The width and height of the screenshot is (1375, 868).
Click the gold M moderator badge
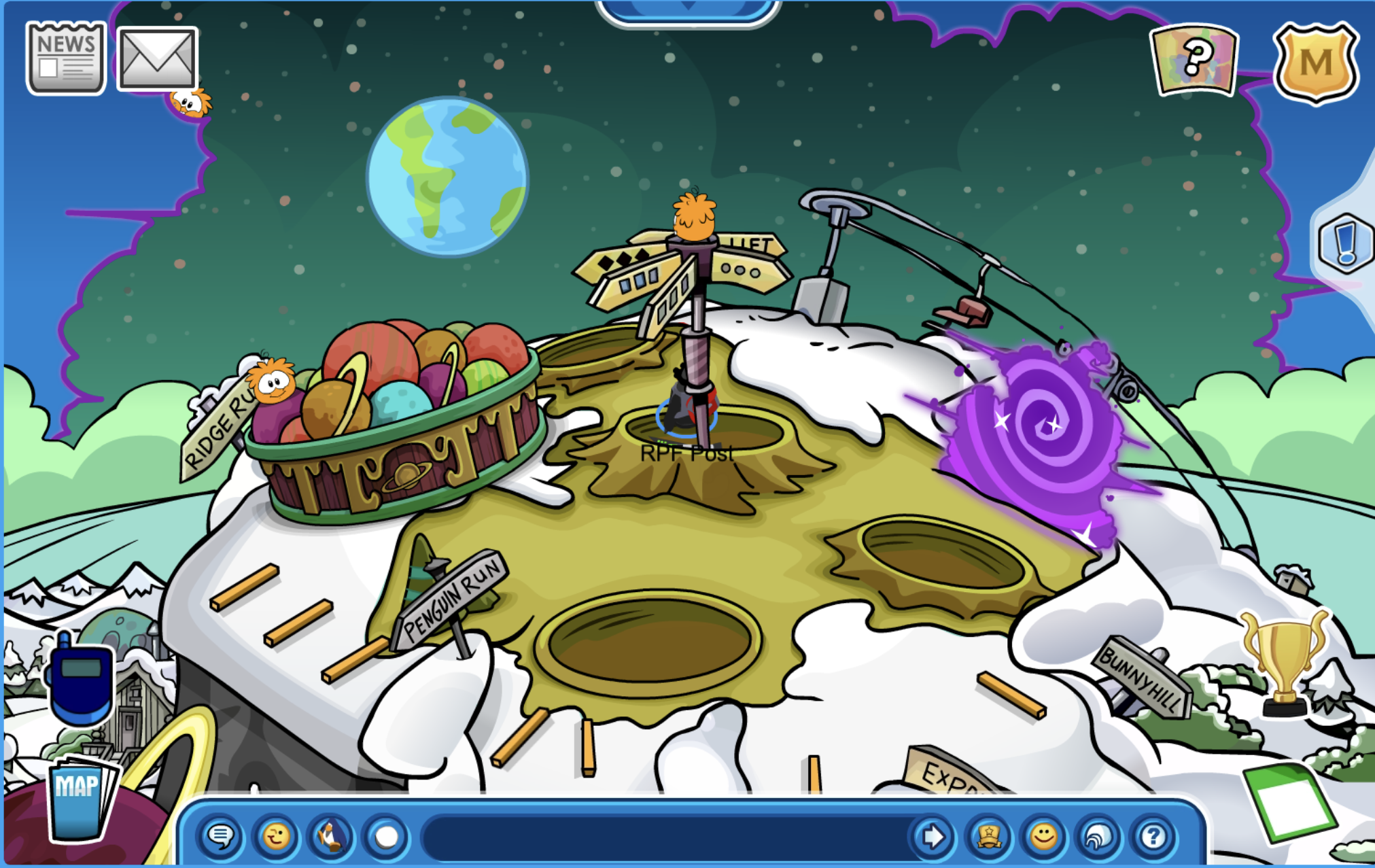[x=1315, y=63]
